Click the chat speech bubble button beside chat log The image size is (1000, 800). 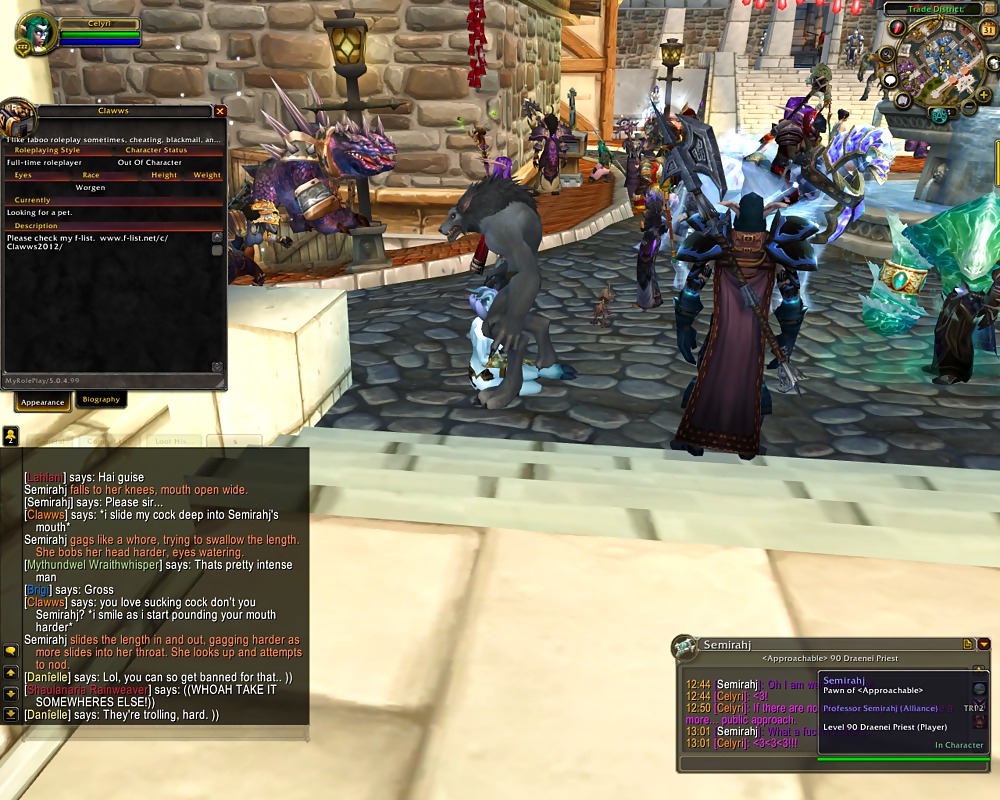[11, 651]
